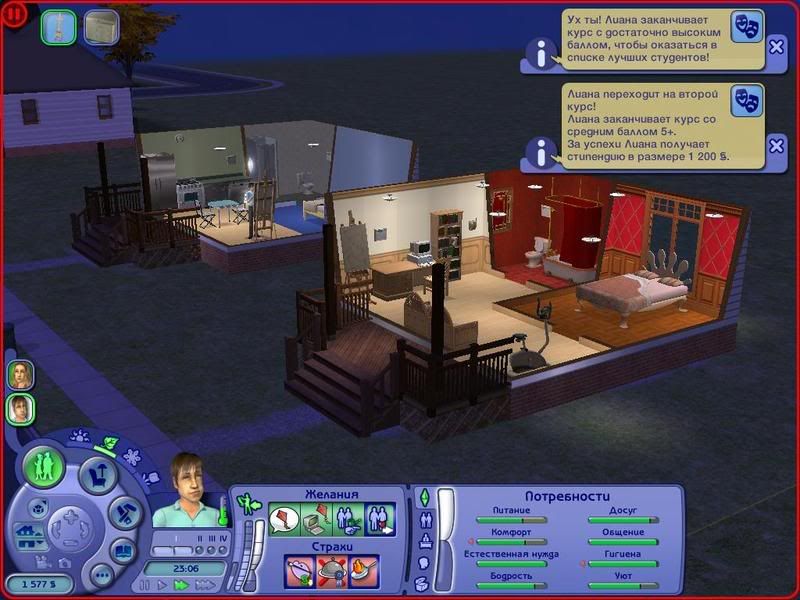The width and height of the screenshot is (800, 600).
Task: Set game speed to triple fast-forward
Action: [x=203, y=584]
